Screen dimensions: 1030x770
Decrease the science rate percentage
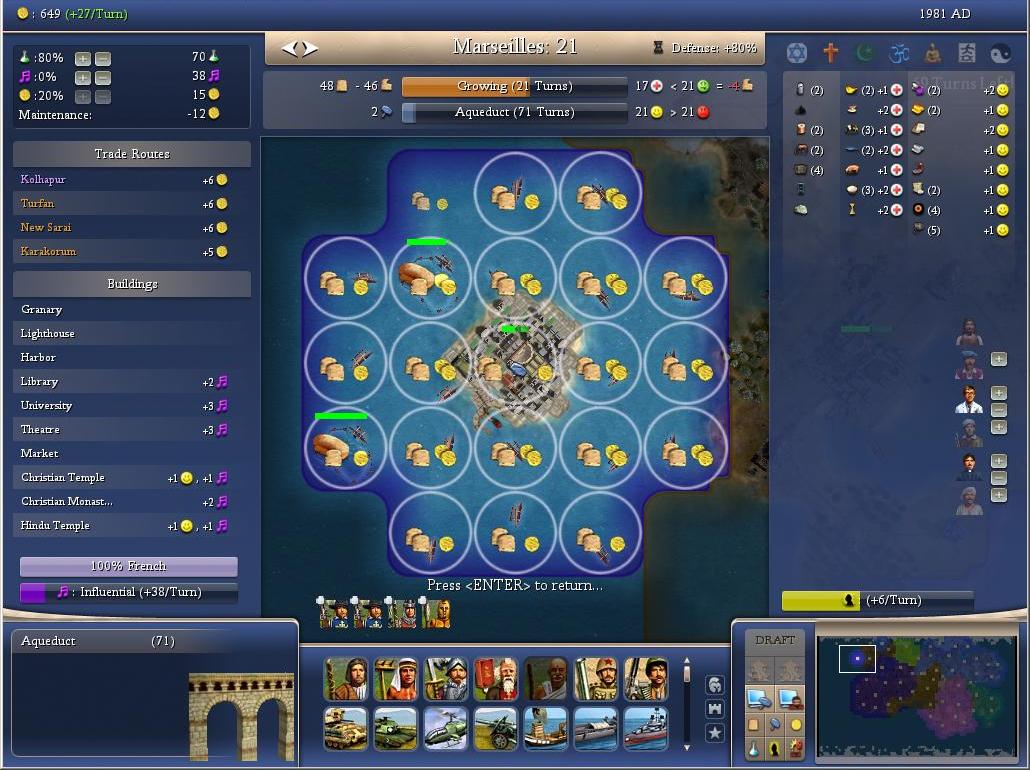click(x=102, y=58)
